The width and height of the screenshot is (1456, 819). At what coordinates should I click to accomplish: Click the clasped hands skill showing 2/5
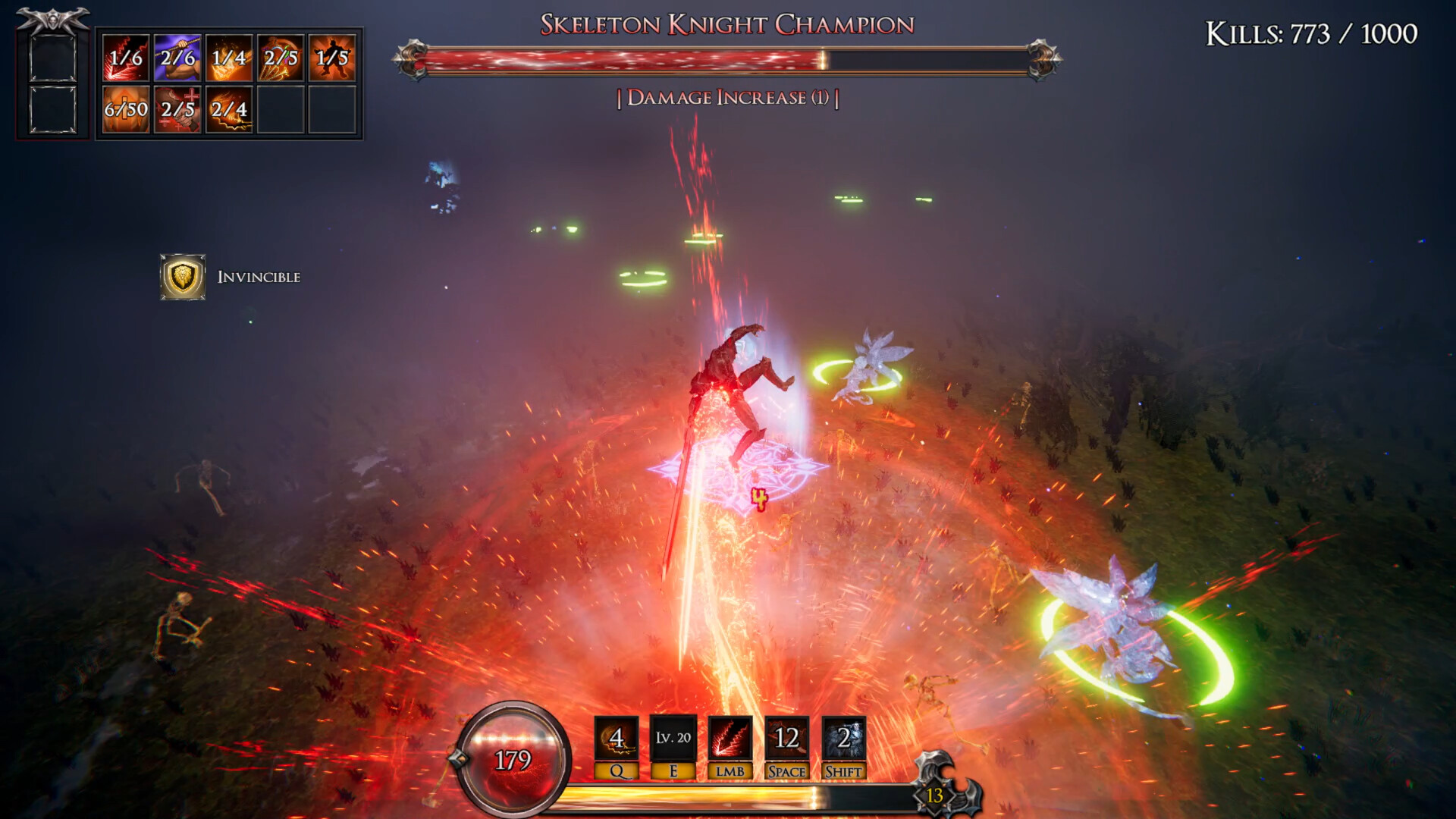point(177,111)
